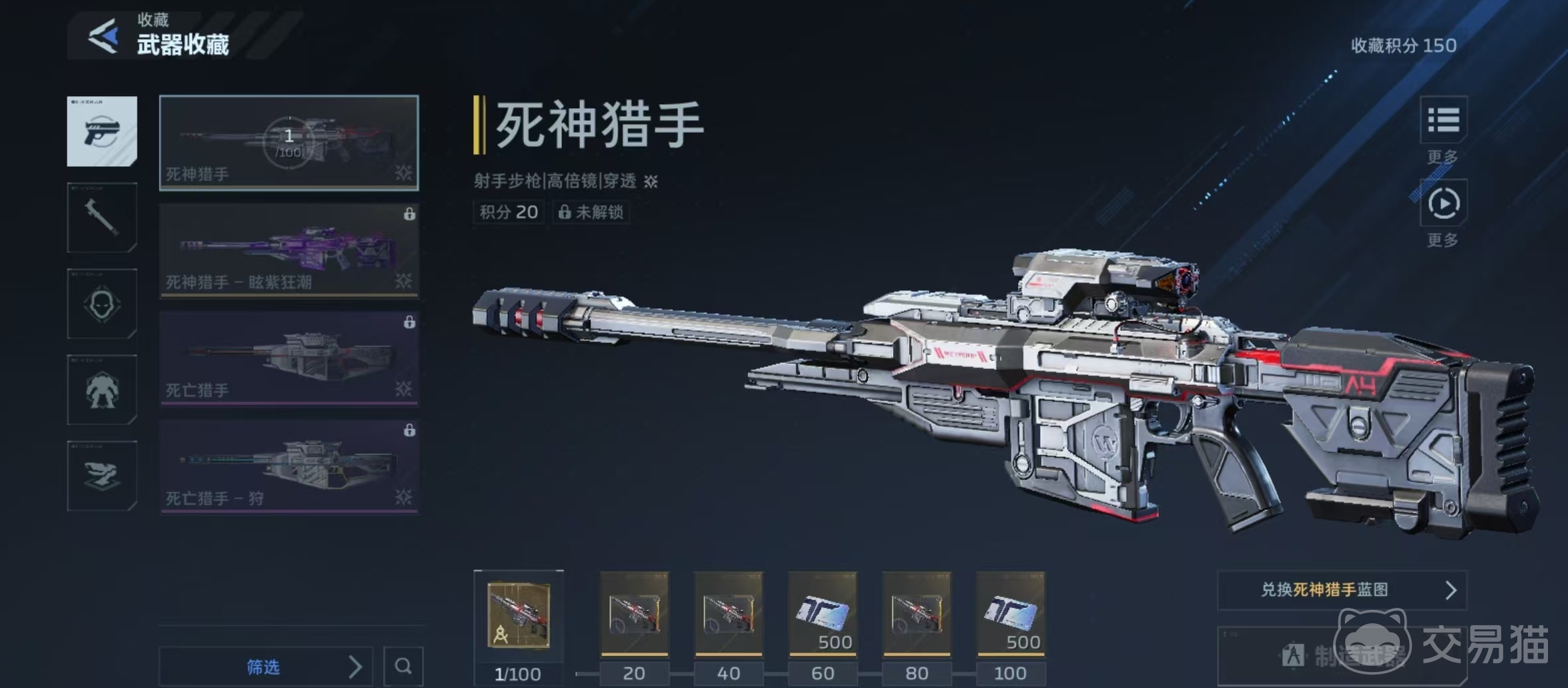Open the mech figure icon category
1568x688 pixels.
pyautogui.click(x=102, y=390)
